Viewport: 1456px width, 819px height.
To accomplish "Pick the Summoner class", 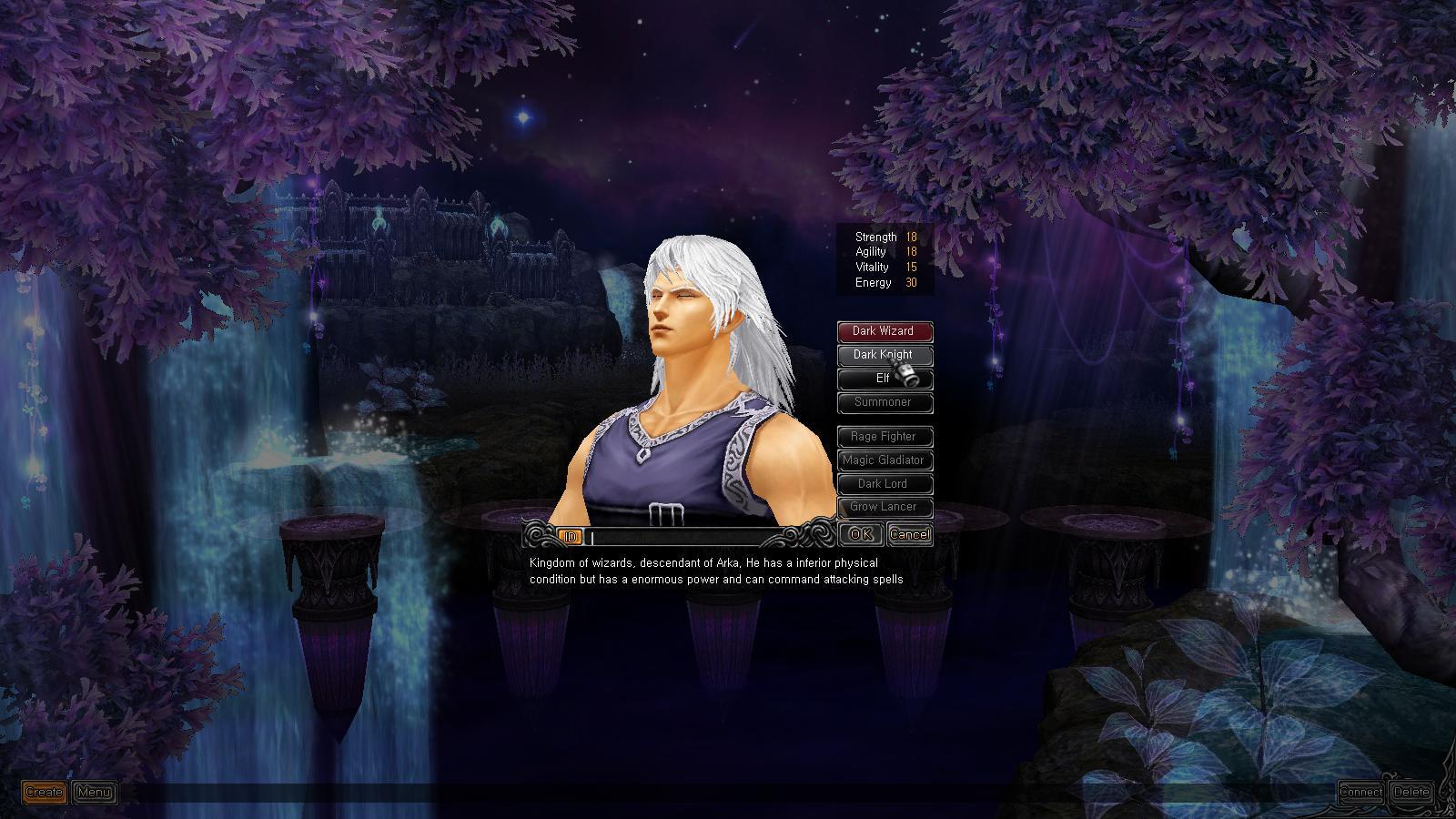I will (x=884, y=402).
